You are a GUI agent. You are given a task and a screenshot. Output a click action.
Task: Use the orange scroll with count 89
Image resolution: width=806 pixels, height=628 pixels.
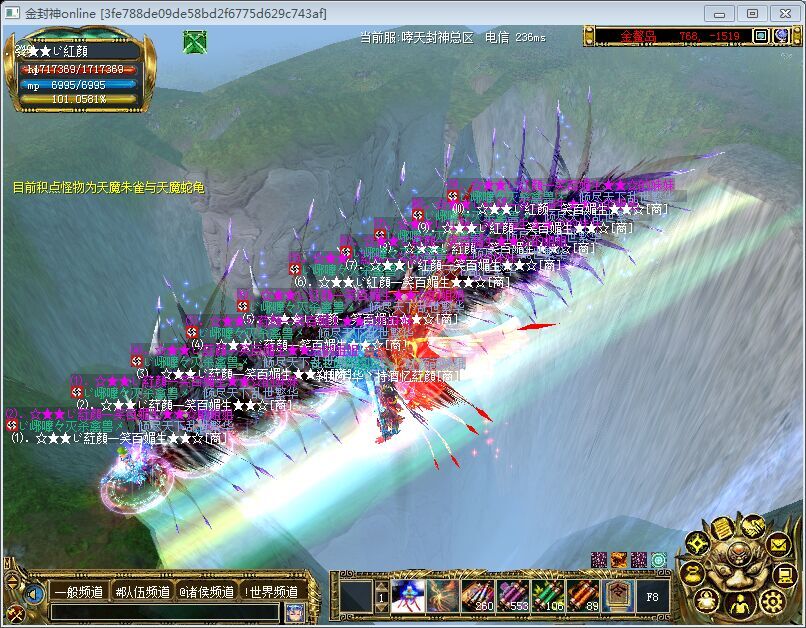[583, 596]
